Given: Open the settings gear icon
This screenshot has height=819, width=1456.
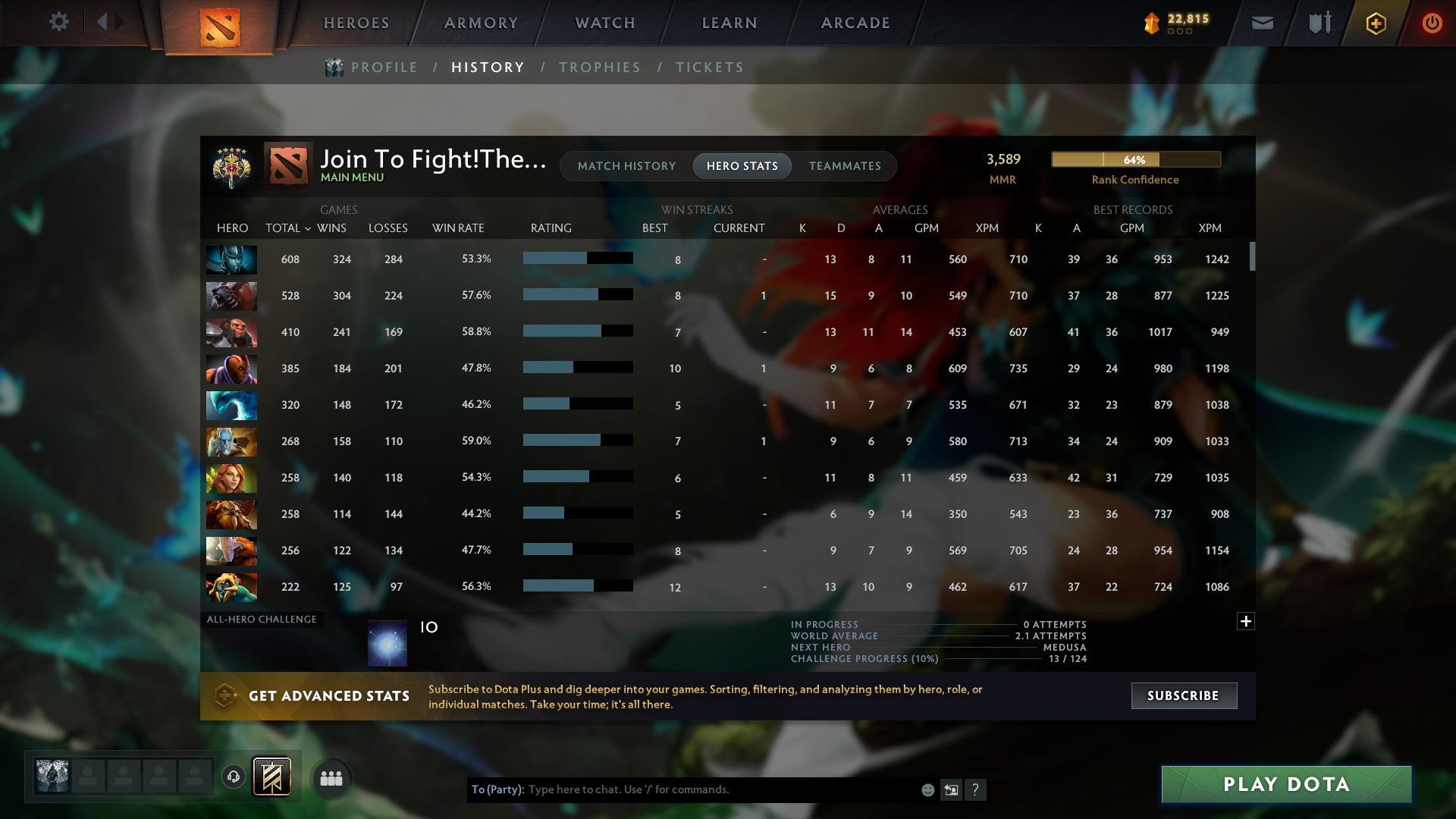Looking at the screenshot, I should (59, 22).
